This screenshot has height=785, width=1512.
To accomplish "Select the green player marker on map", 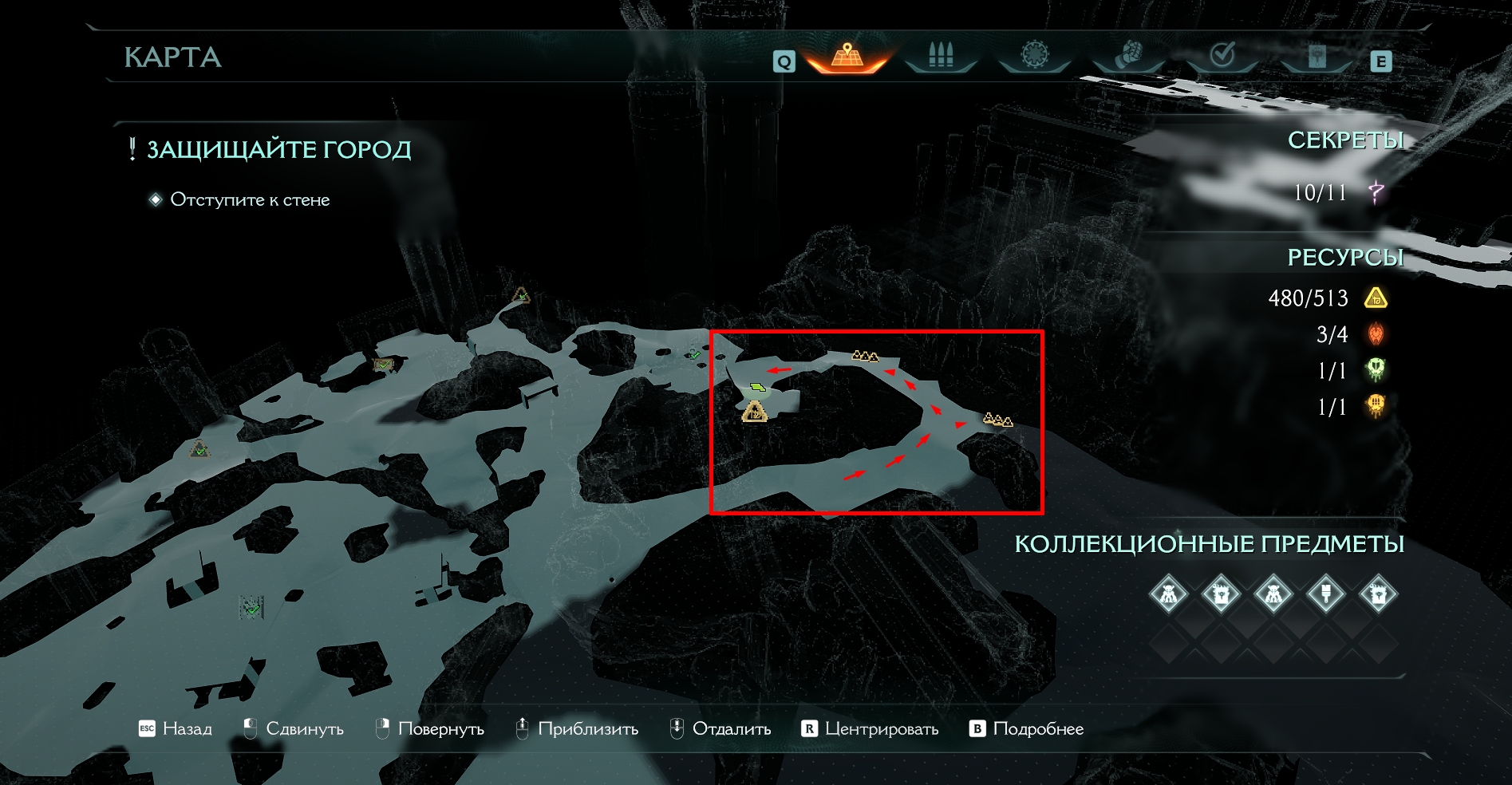I will coord(758,387).
